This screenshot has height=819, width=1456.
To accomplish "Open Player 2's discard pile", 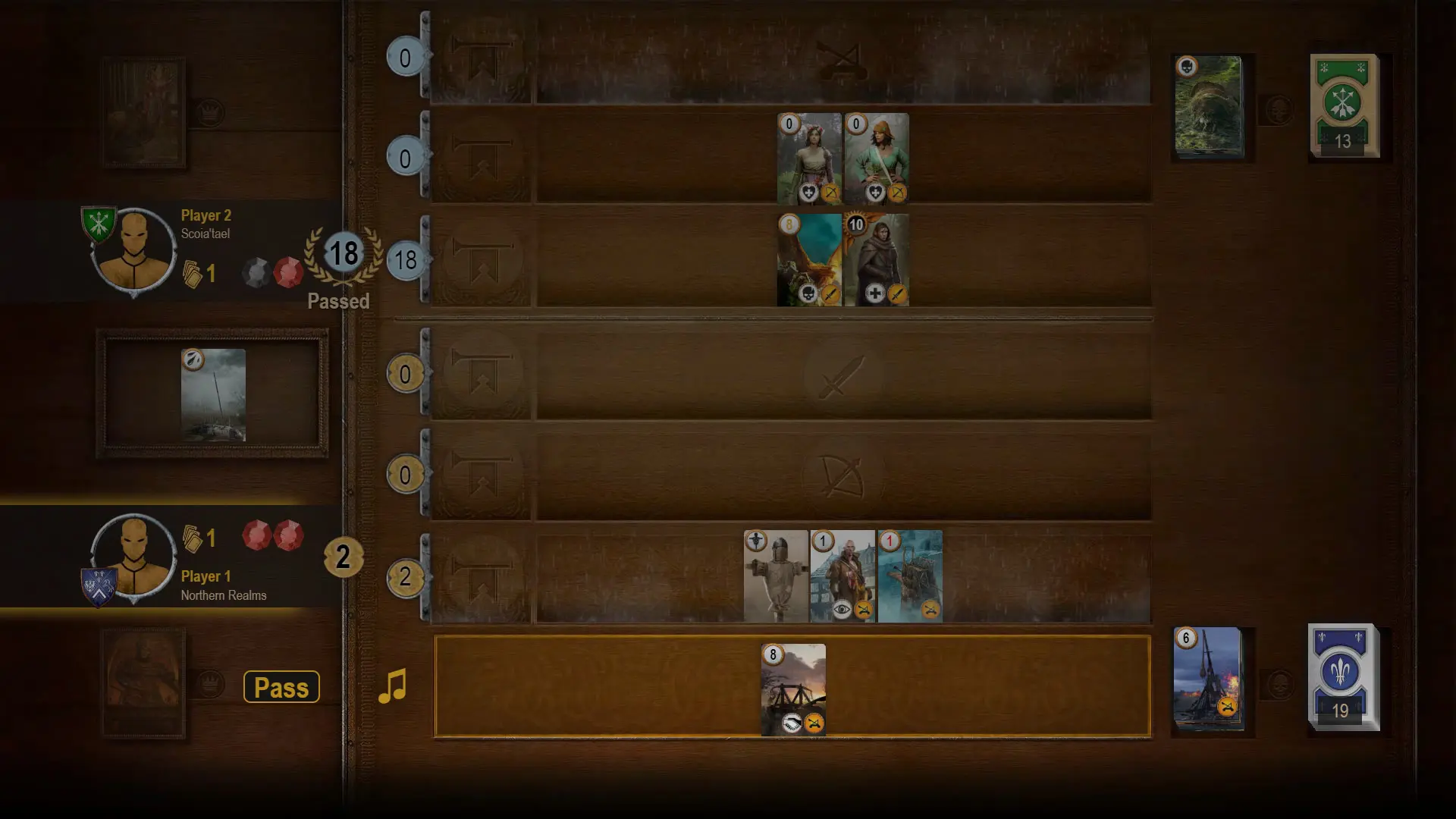I will click(1208, 106).
